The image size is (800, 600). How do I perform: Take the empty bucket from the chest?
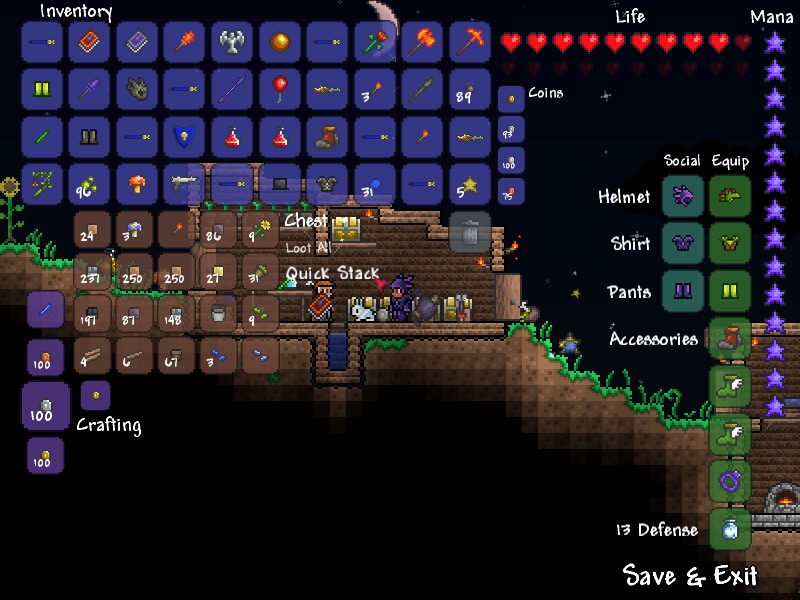[218, 314]
